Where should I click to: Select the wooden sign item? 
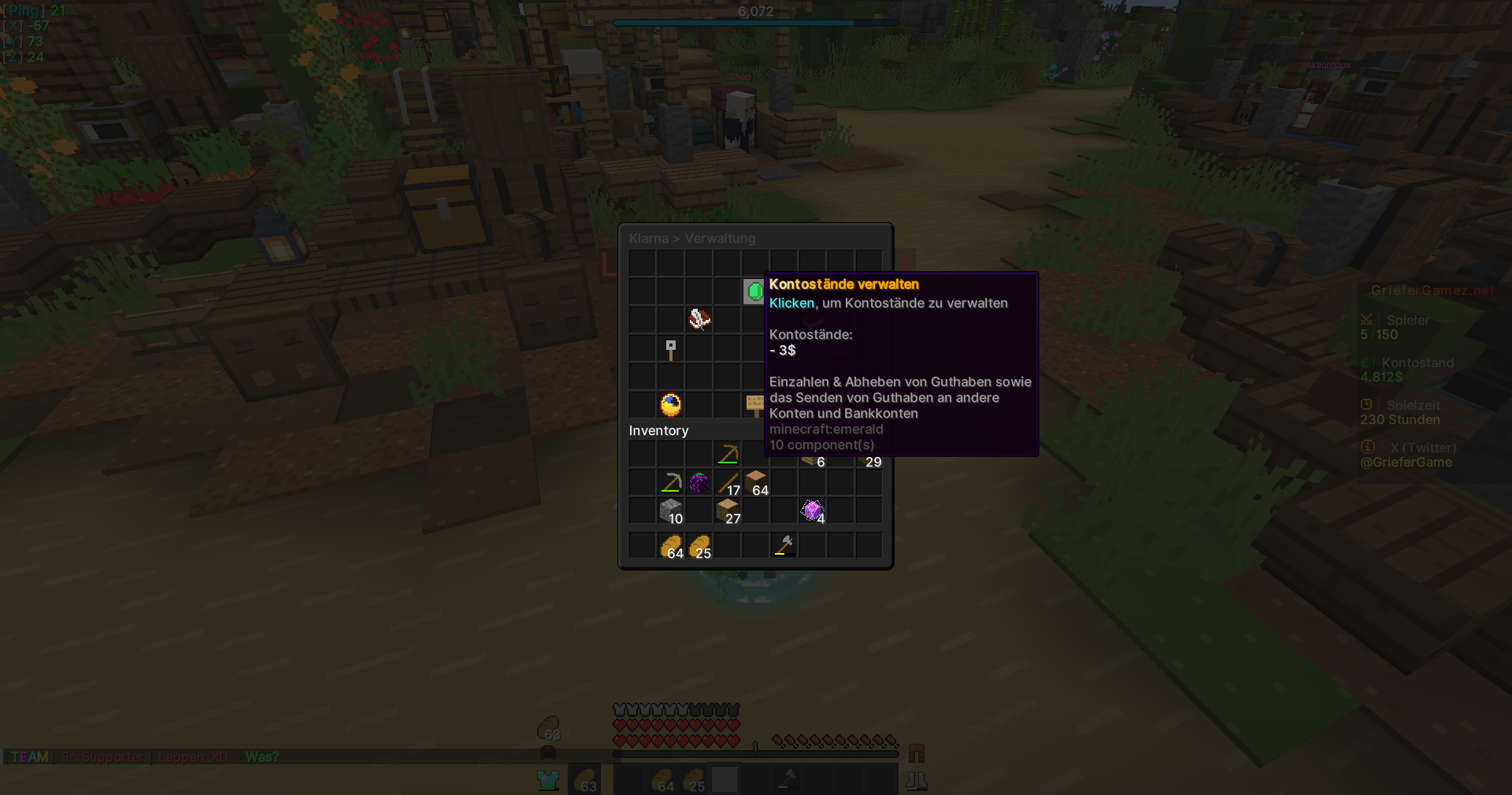[x=754, y=405]
